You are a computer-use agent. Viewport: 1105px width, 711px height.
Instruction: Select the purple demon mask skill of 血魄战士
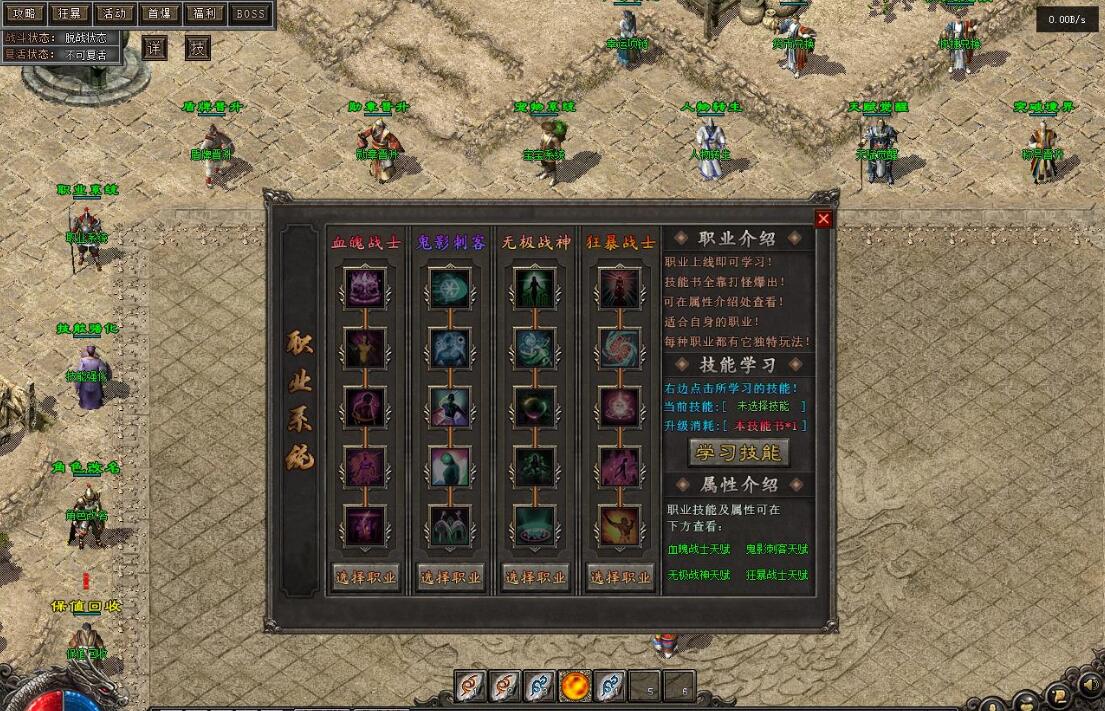click(365, 289)
